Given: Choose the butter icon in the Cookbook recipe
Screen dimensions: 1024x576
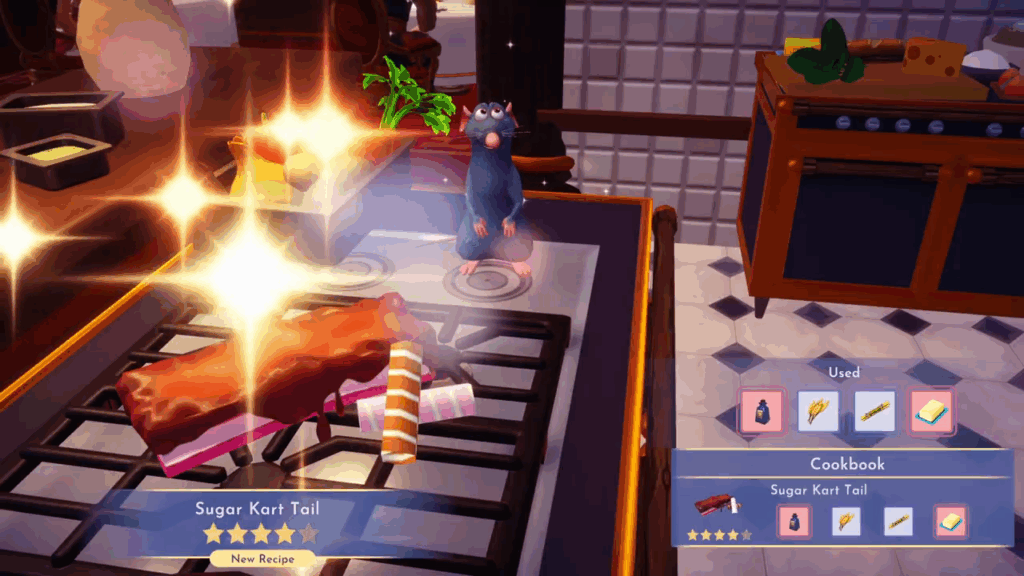Looking at the screenshot, I should click(x=950, y=521).
